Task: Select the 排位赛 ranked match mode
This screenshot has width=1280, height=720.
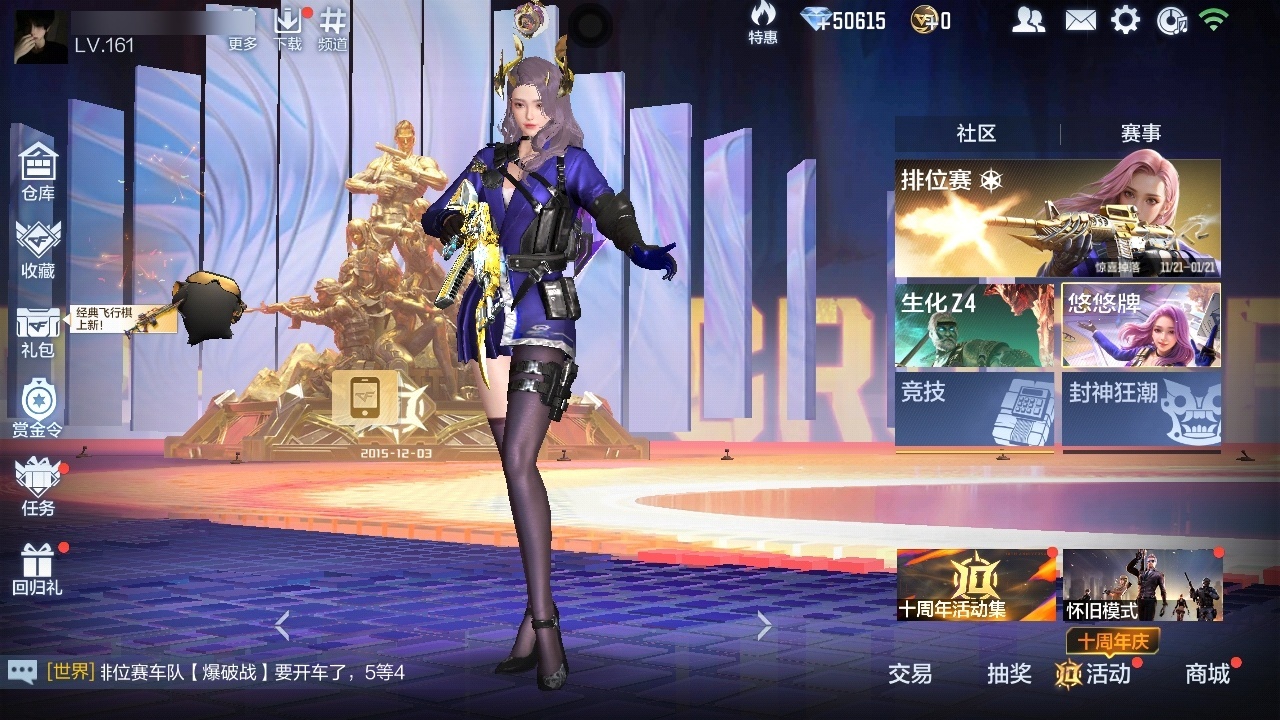Action: [1057, 218]
